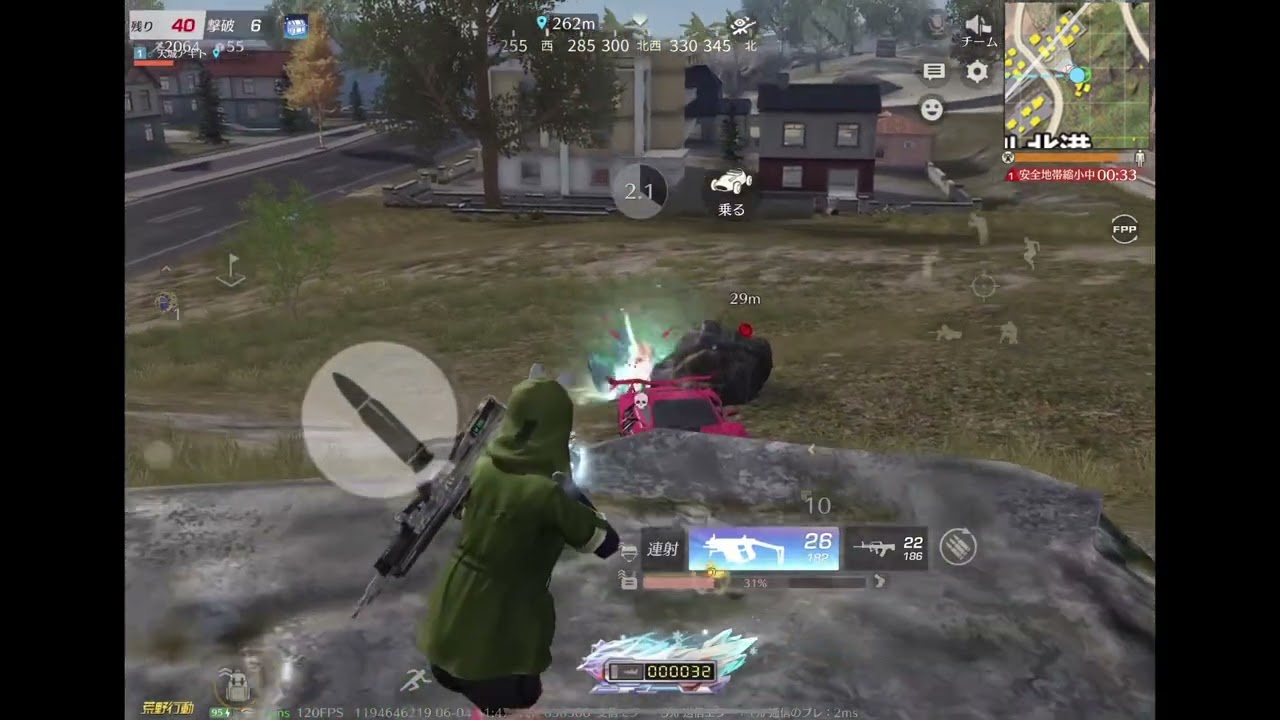
Task: Tap the blue icon beside the kill counter
Action: (x=295, y=27)
